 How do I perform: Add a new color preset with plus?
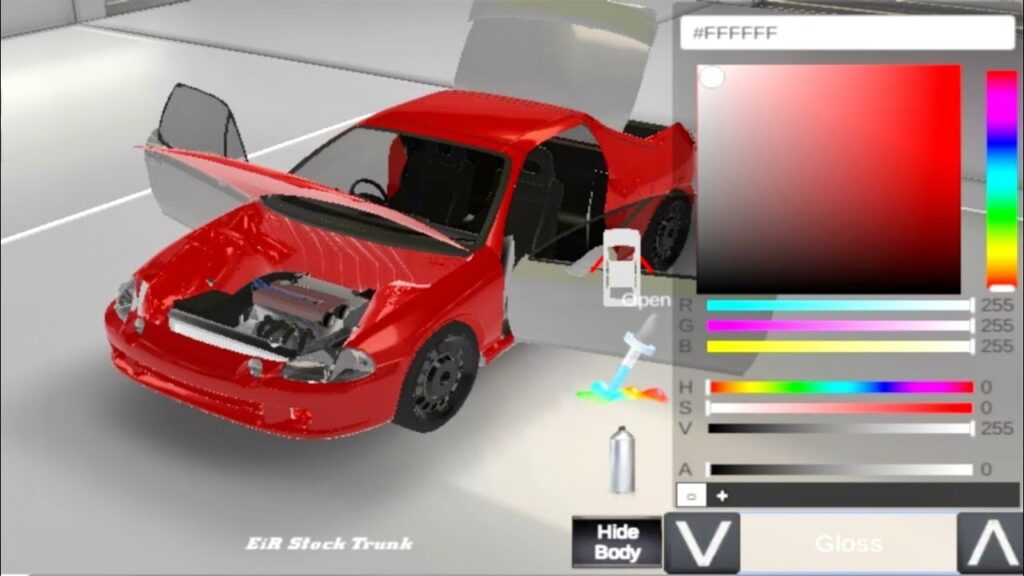[x=722, y=495]
